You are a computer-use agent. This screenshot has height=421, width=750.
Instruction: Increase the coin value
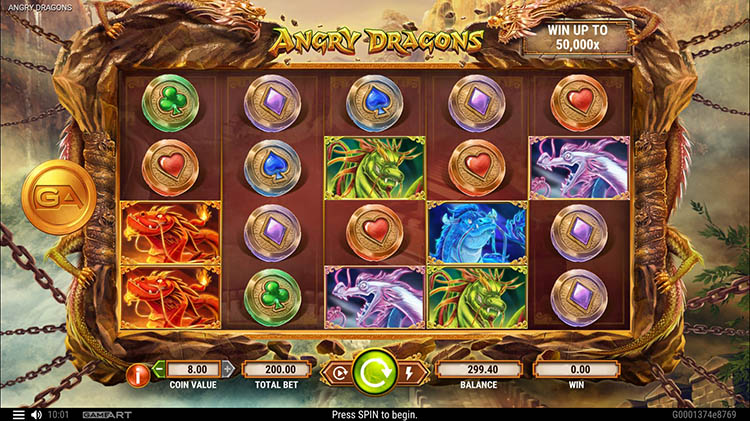227,369
